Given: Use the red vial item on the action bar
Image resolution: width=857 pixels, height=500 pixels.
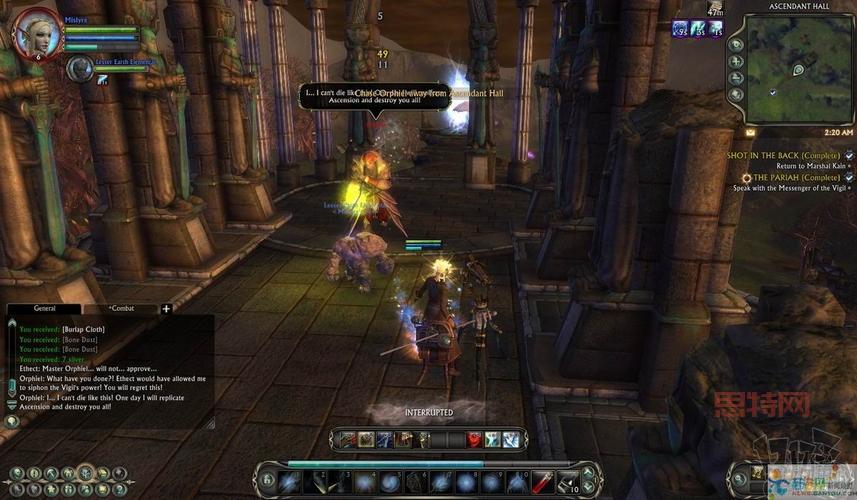Looking at the screenshot, I should point(542,481).
